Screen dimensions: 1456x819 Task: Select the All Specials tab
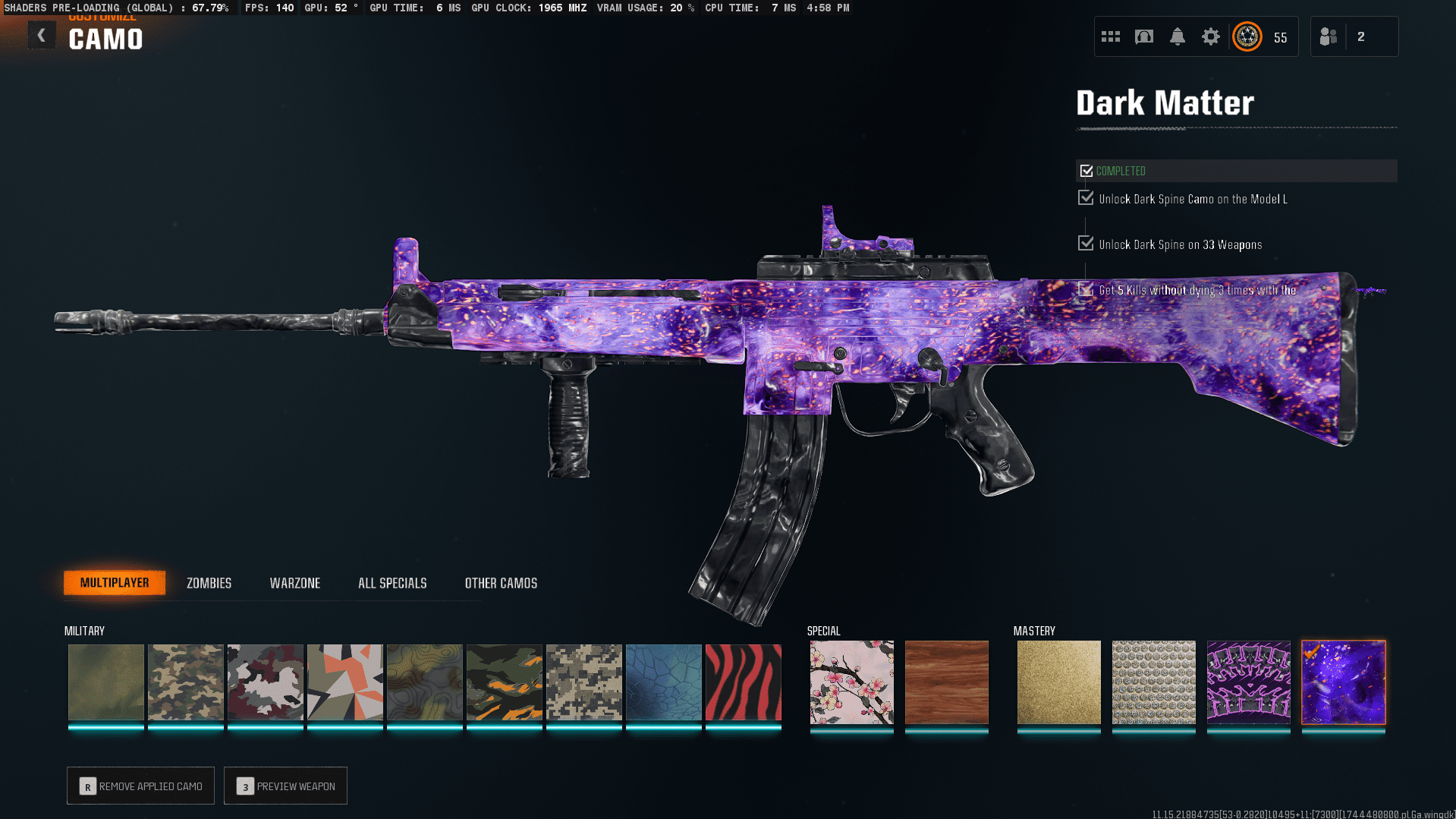[x=392, y=583]
